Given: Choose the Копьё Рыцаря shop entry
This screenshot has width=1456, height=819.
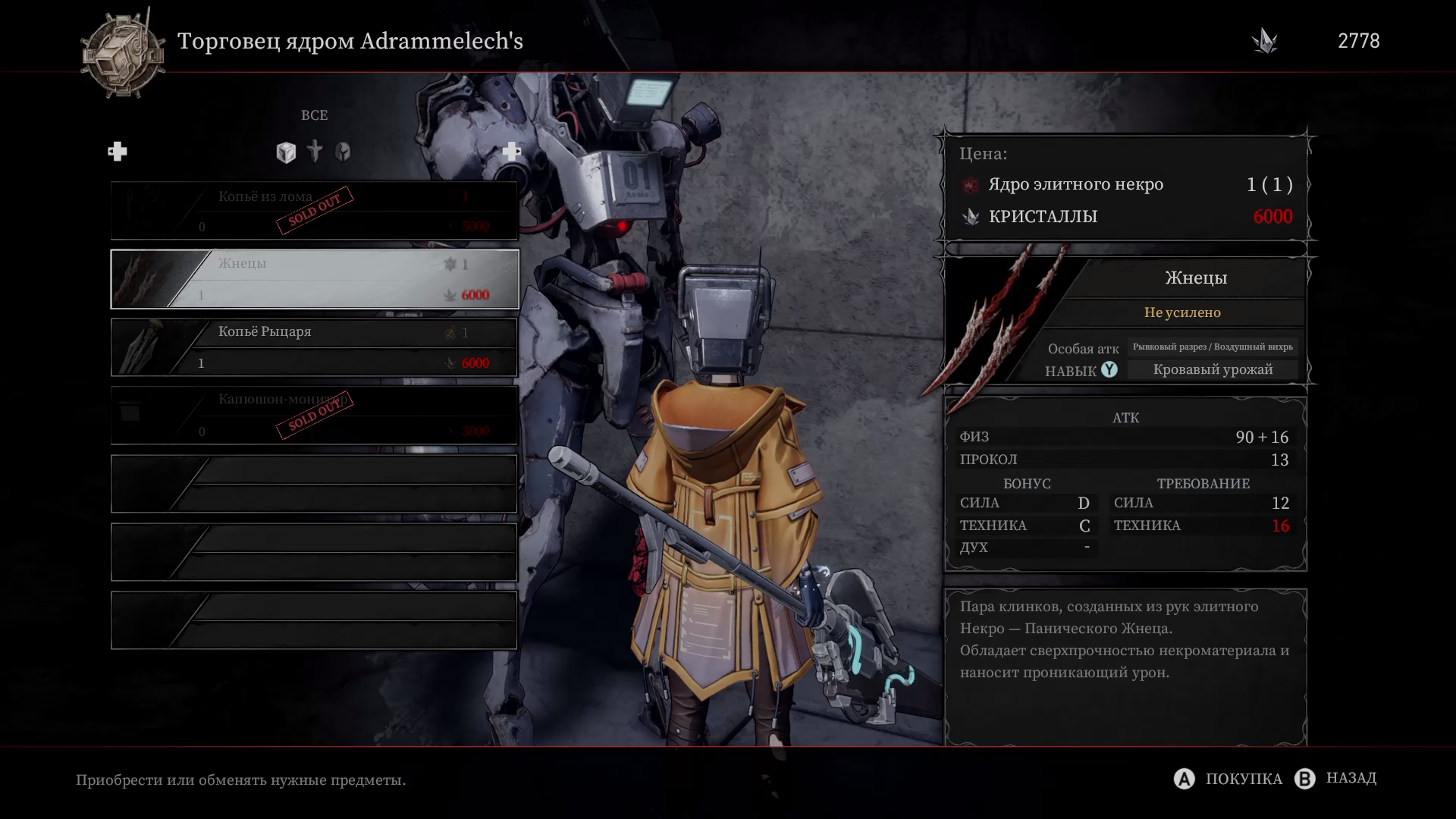Looking at the screenshot, I should (315, 347).
